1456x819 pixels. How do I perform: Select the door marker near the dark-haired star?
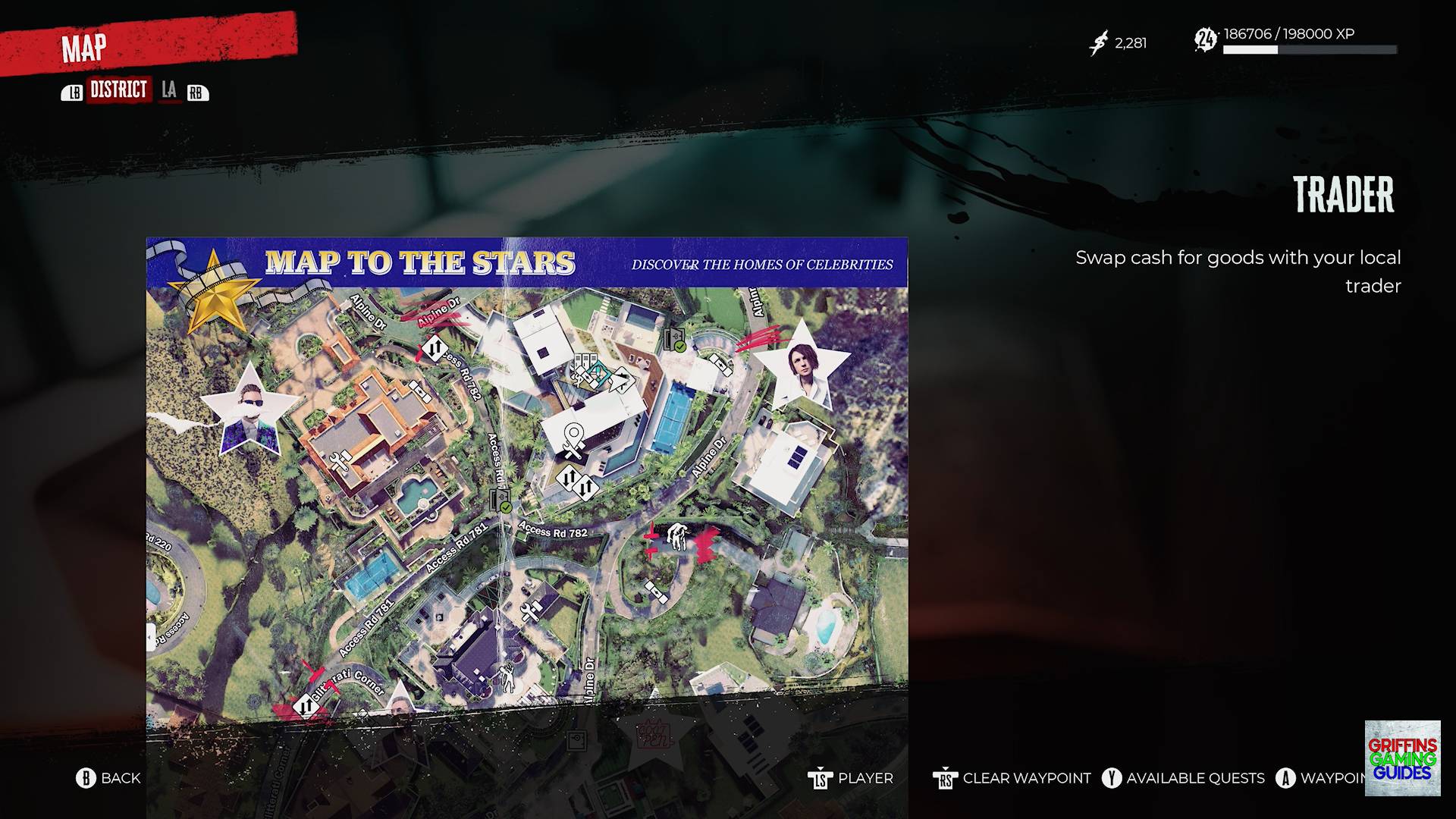tap(675, 340)
